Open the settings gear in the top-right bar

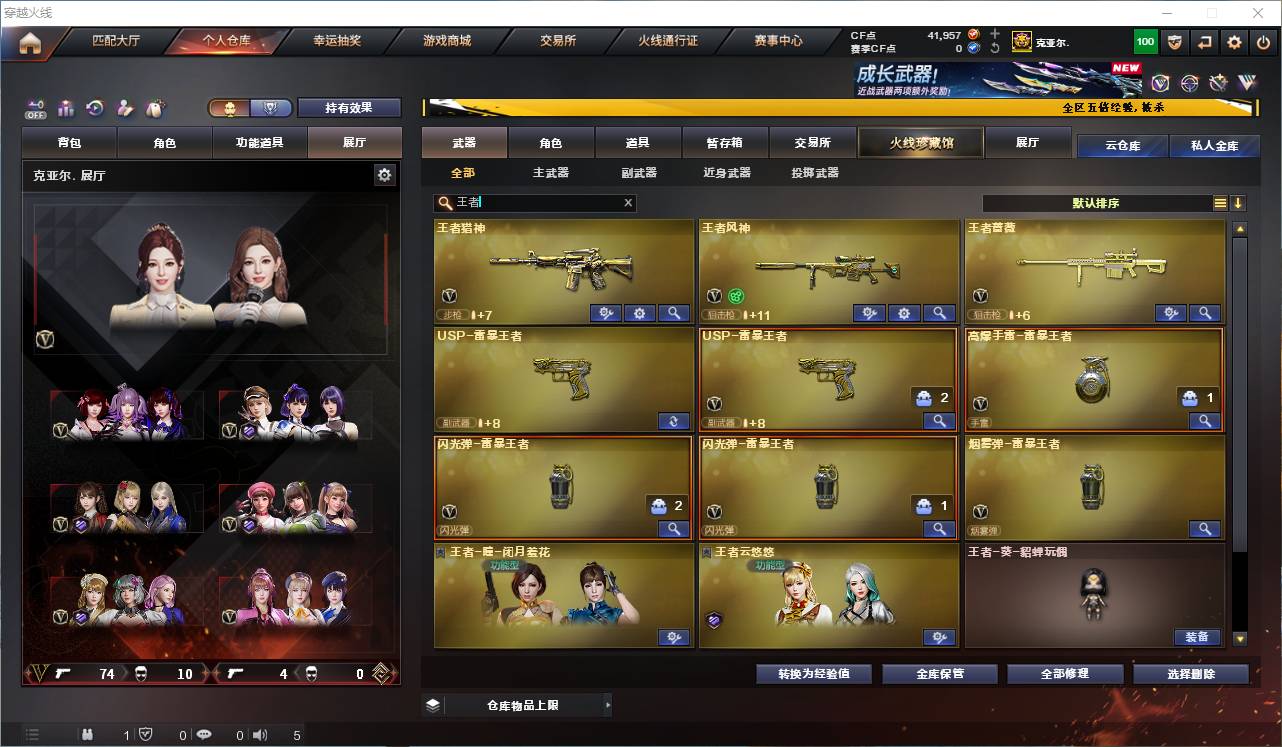[1234, 42]
